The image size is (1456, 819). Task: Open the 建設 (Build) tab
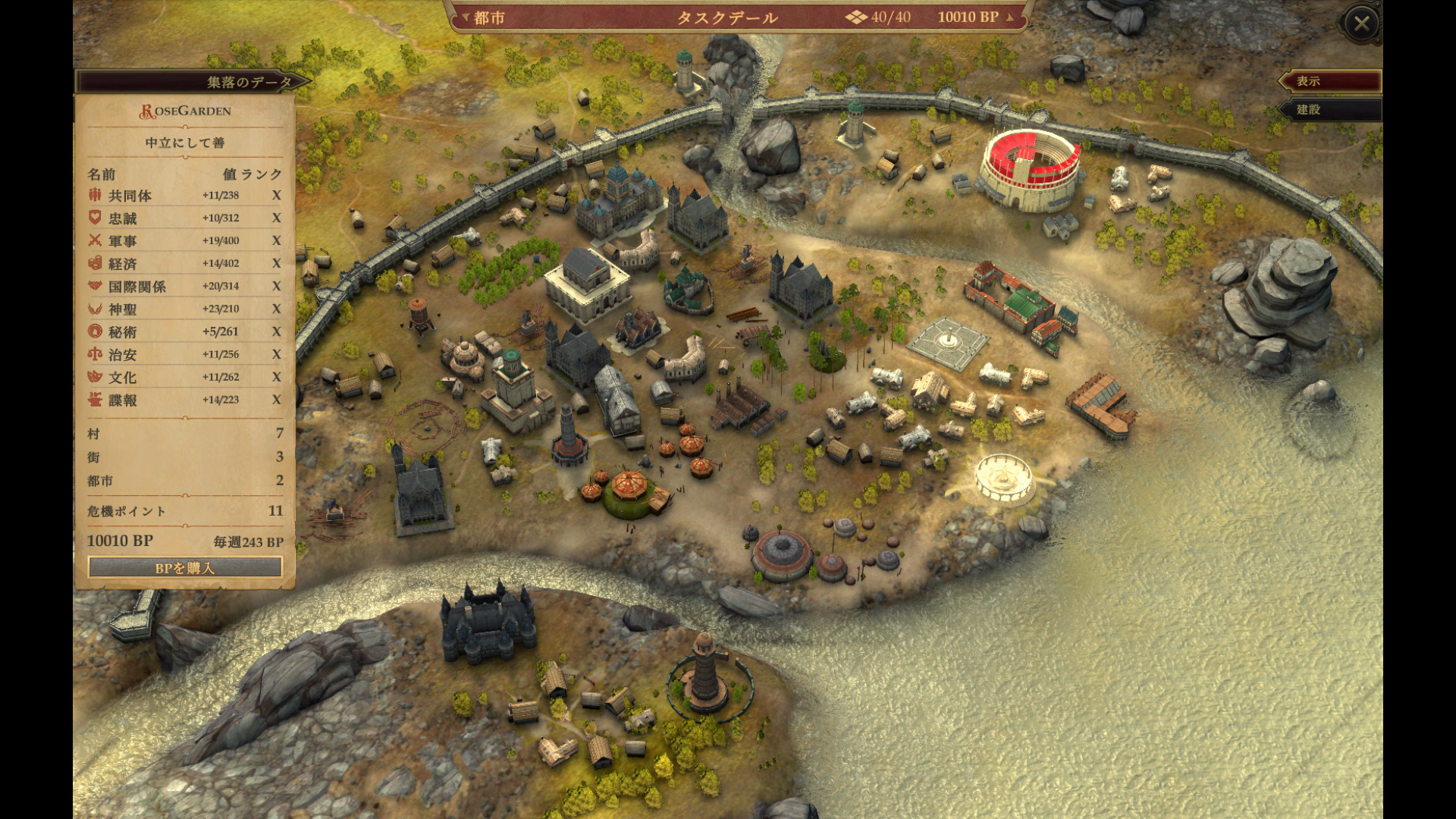(x=1329, y=110)
